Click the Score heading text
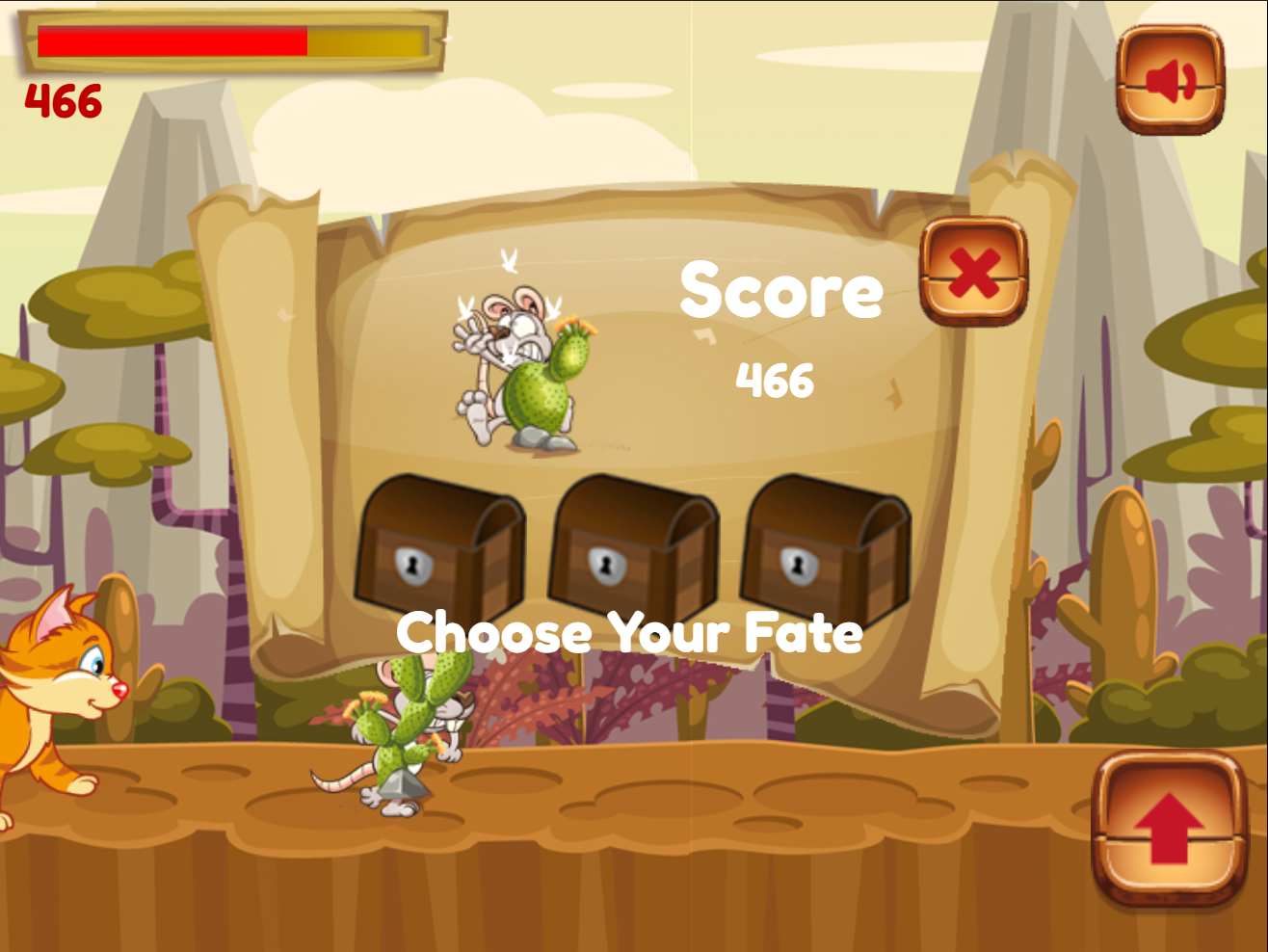Viewport: 1268px width, 952px height. [780, 291]
